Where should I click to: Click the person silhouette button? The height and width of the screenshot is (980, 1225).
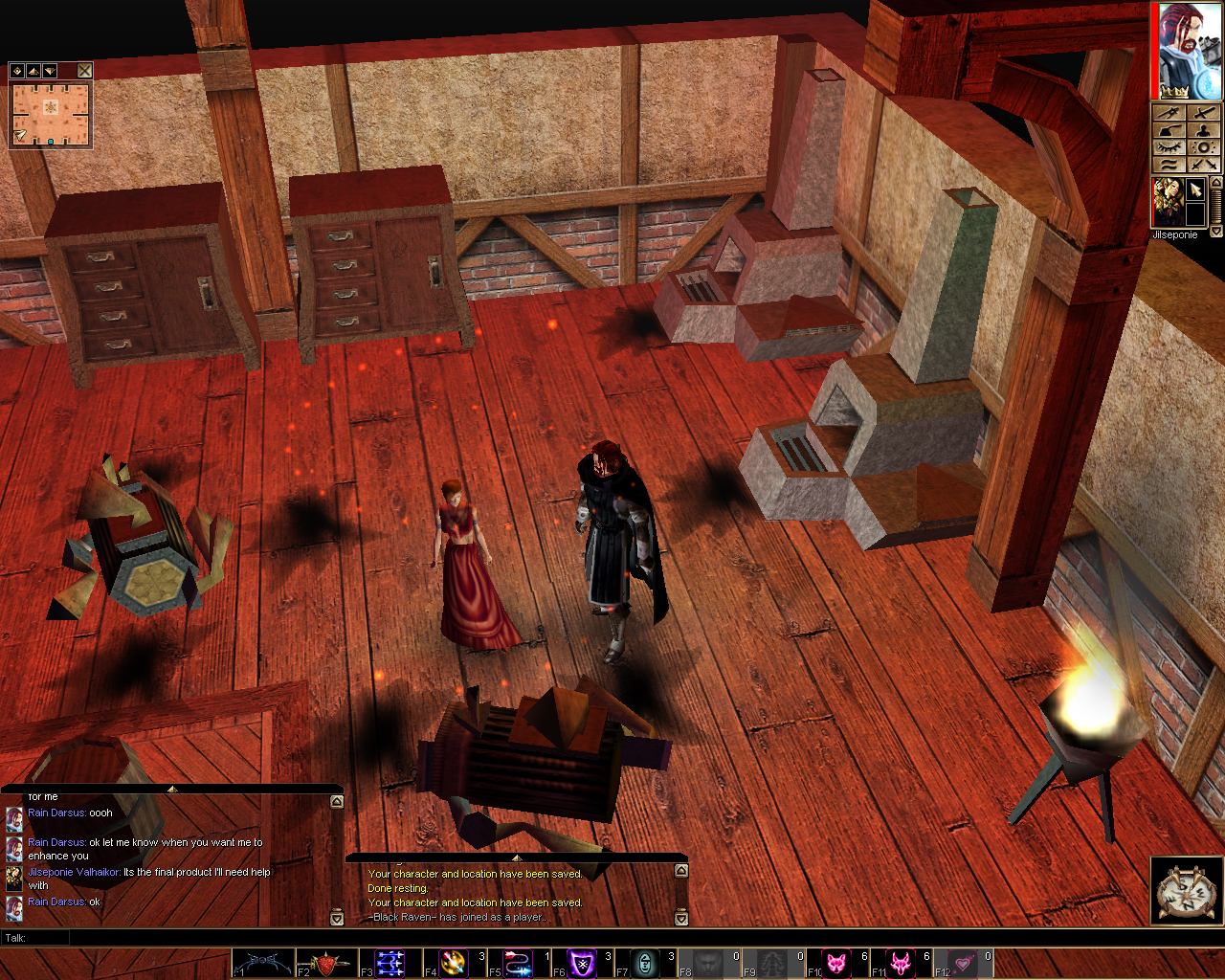pyautogui.click(x=1204, y=130)
